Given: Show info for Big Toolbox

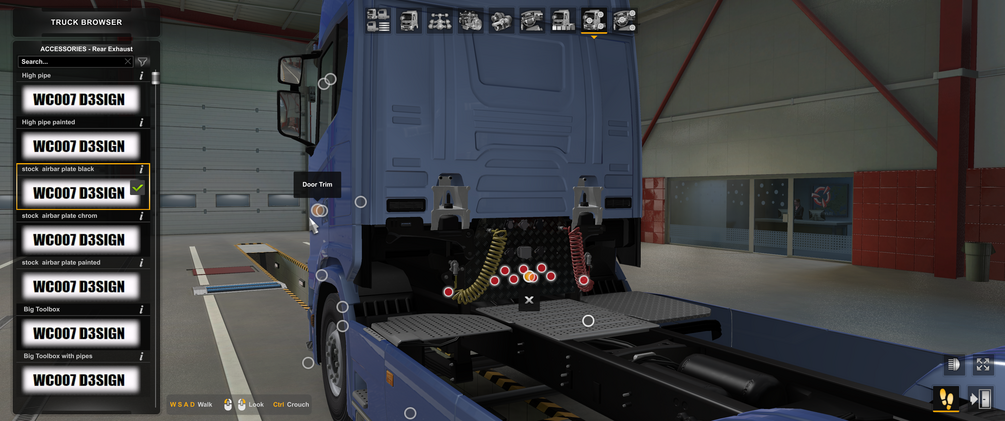Looking at the screenshot, I should point(141,310).
